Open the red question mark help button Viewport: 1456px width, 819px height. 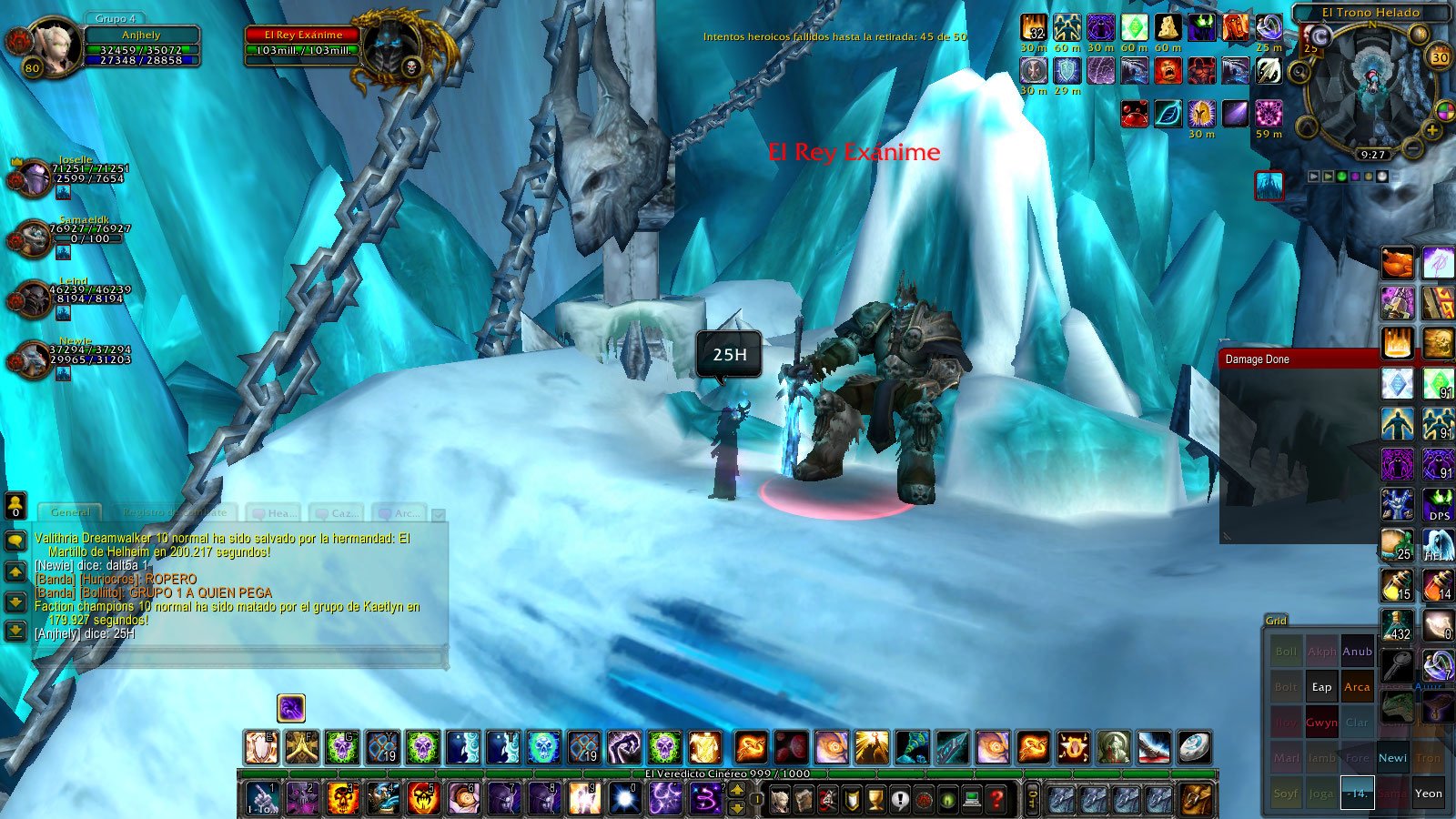[x=996, y=800]
